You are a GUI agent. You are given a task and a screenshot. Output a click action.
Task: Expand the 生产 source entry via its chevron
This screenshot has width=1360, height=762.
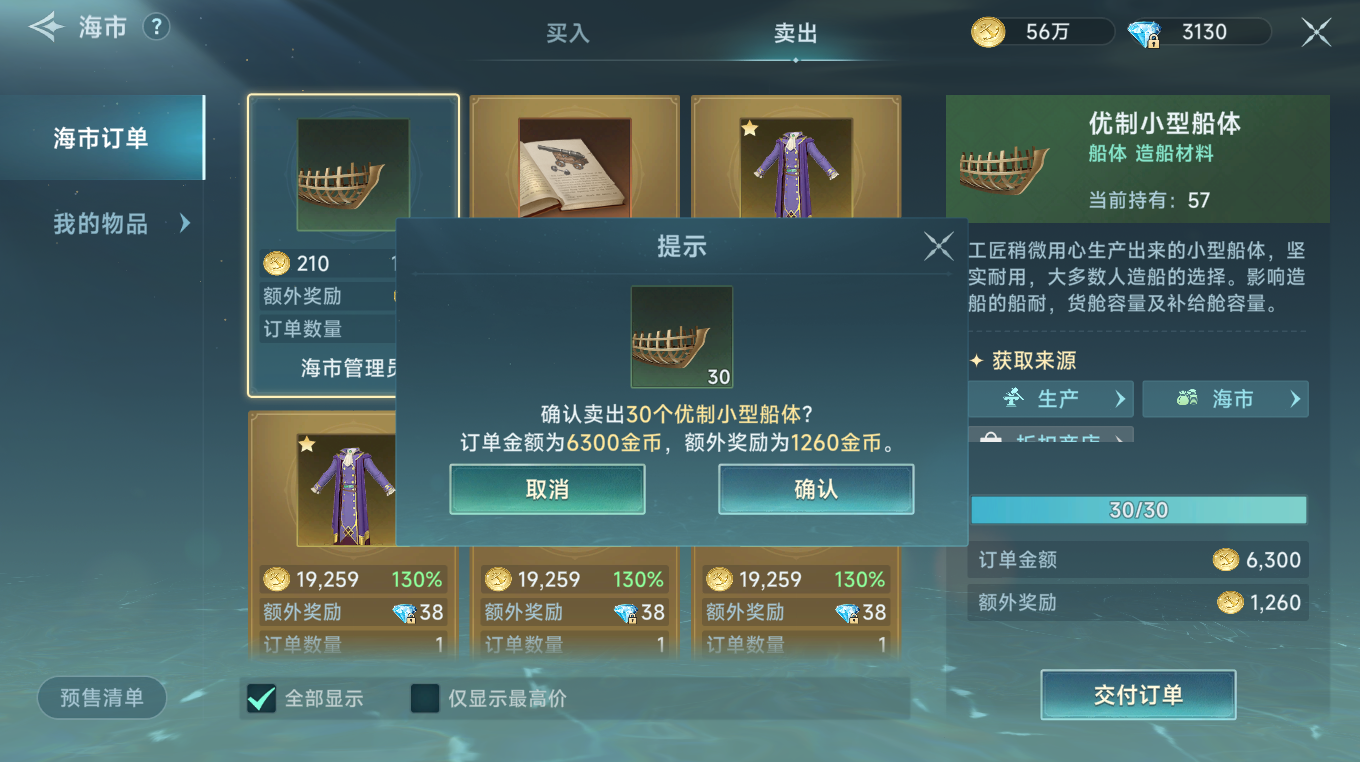click(x=1119, y=398)
